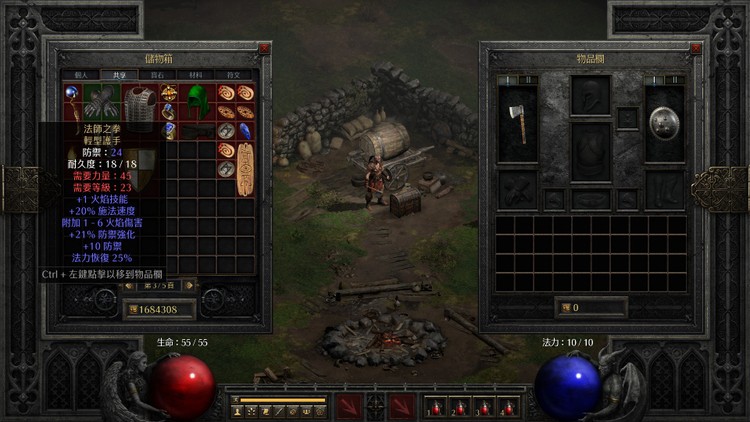Use the first belt health potion

(436, 406)
